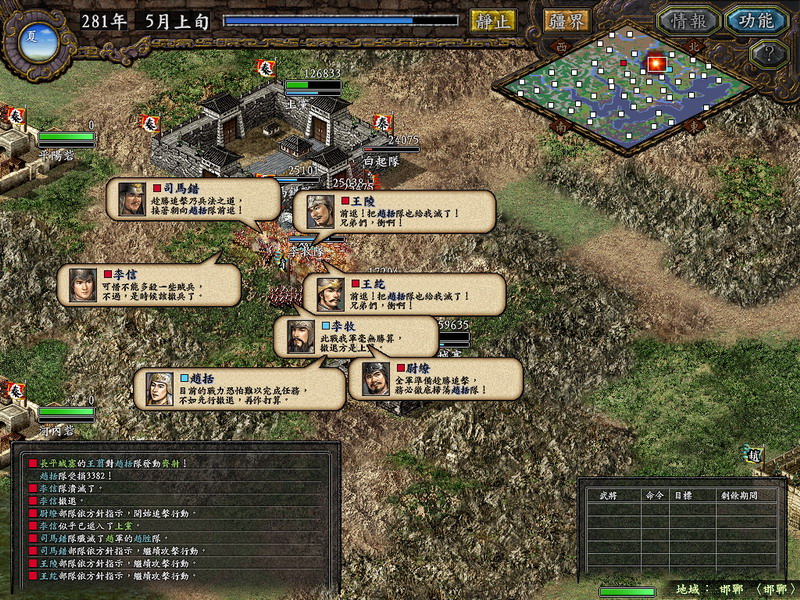
Task: Select the 武將 column header in the orders table
Action: 607,494
